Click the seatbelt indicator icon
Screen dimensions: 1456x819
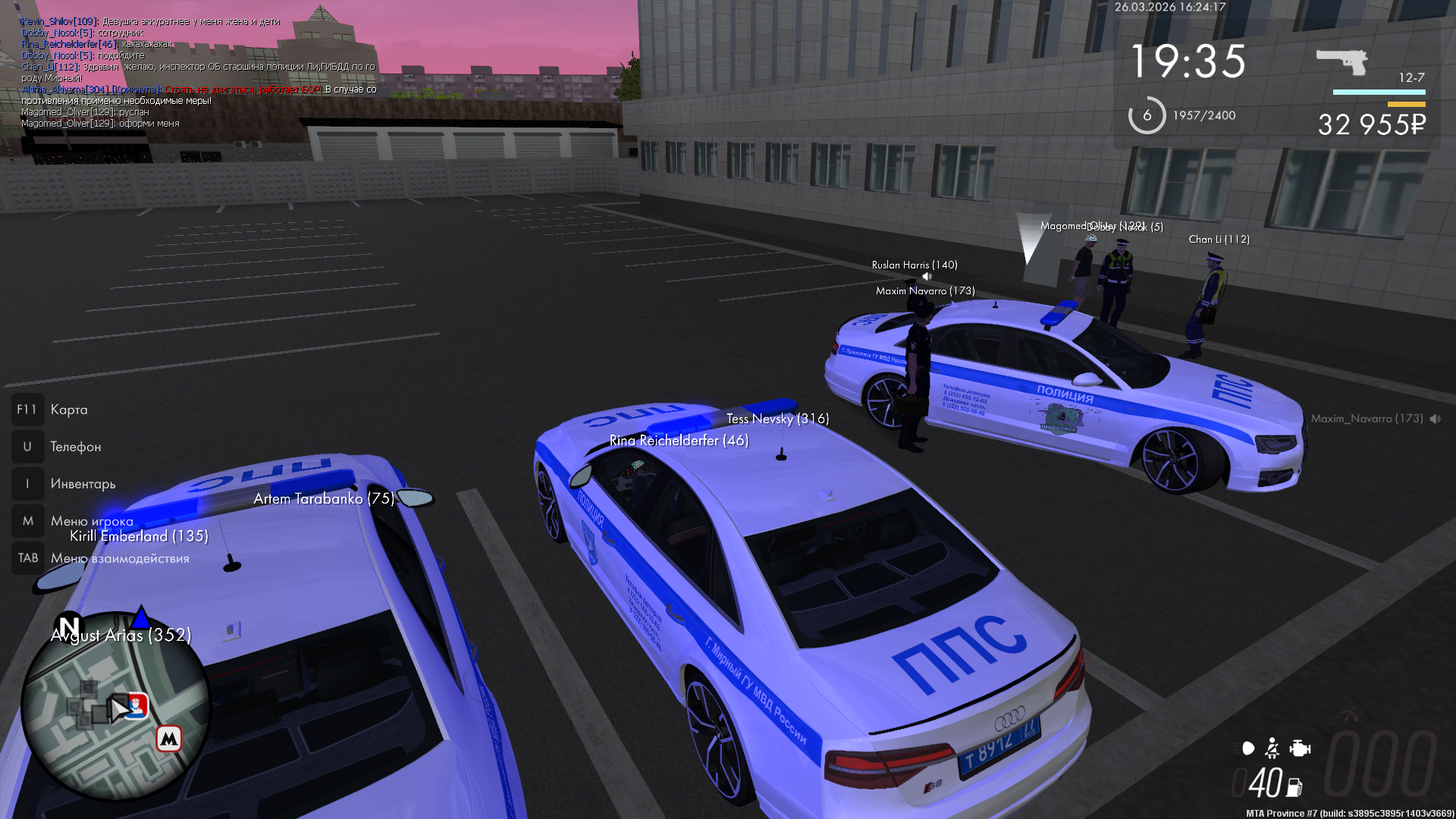pos(1272,748)
